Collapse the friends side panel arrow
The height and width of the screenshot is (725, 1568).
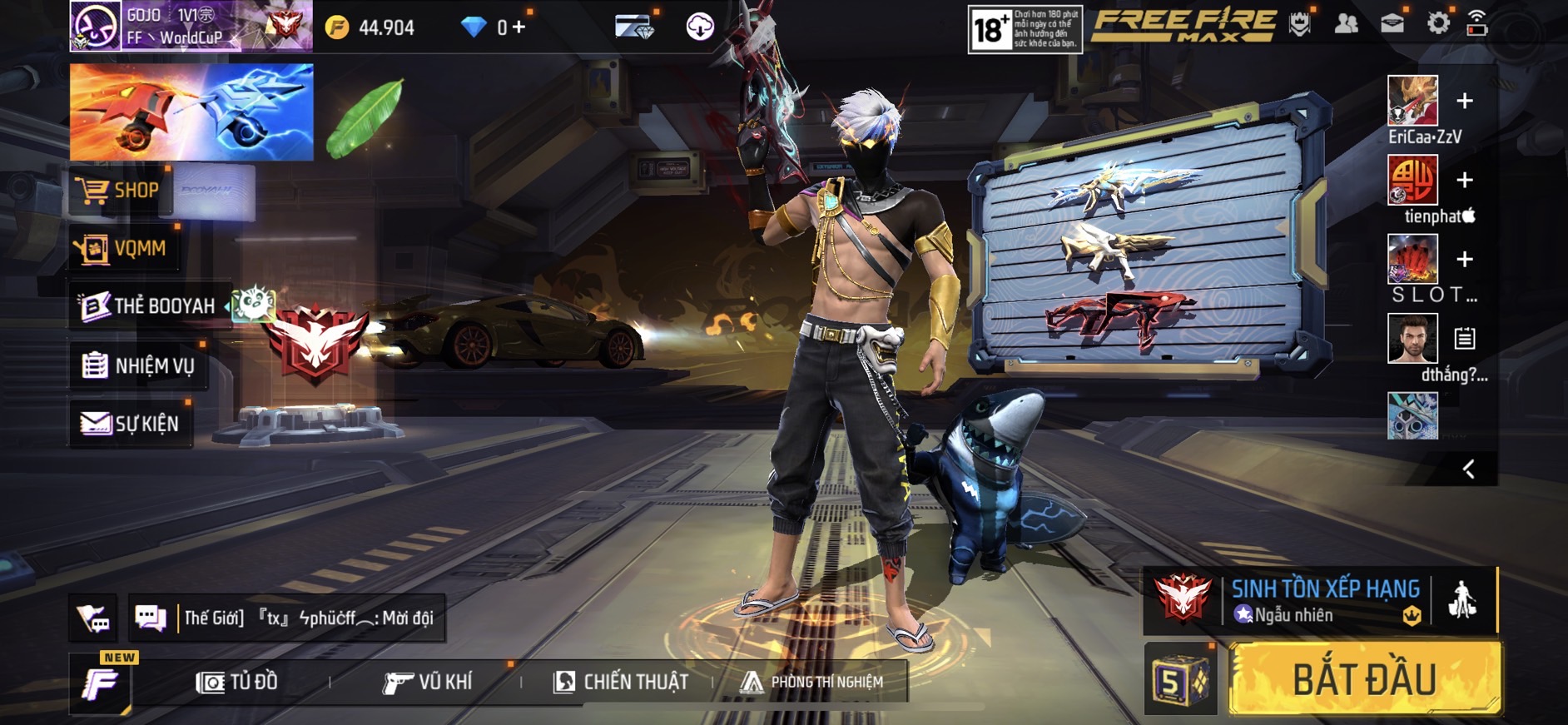(x=1469, y=469)
